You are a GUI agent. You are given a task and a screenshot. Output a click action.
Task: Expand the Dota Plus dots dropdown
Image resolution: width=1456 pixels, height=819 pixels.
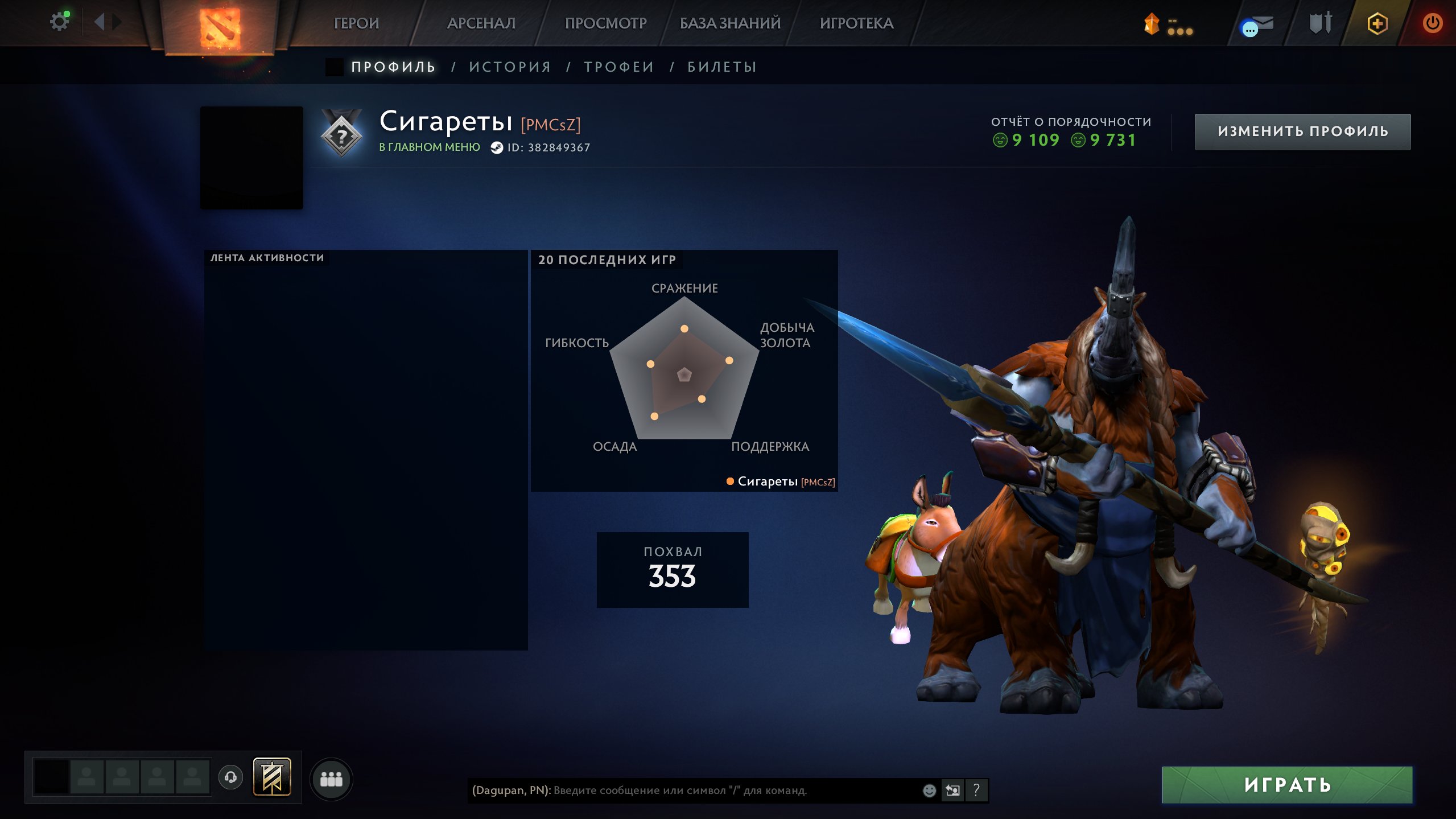coord(1182,32)
